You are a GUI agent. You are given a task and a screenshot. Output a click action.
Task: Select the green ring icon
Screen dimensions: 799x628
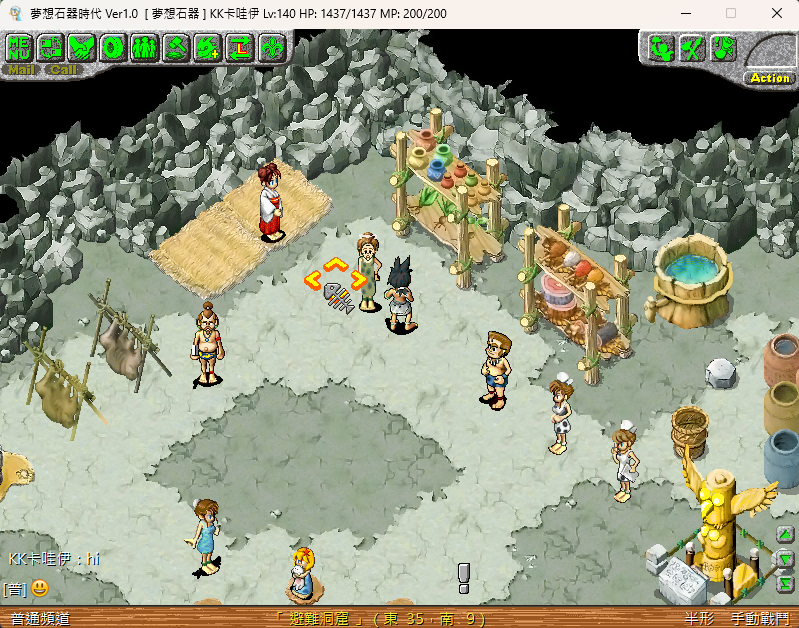point(113,46)
